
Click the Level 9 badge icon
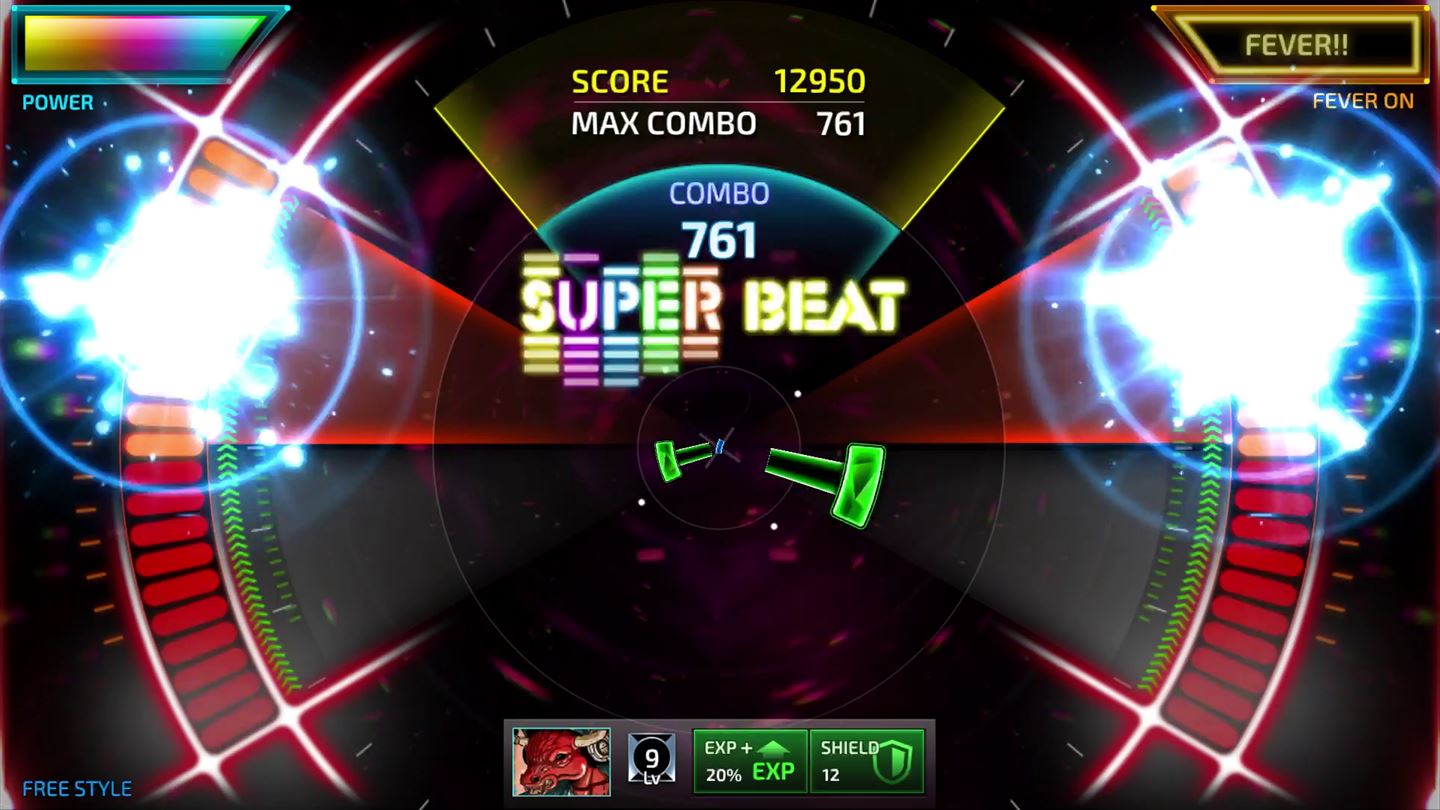[x=649, y=761]
